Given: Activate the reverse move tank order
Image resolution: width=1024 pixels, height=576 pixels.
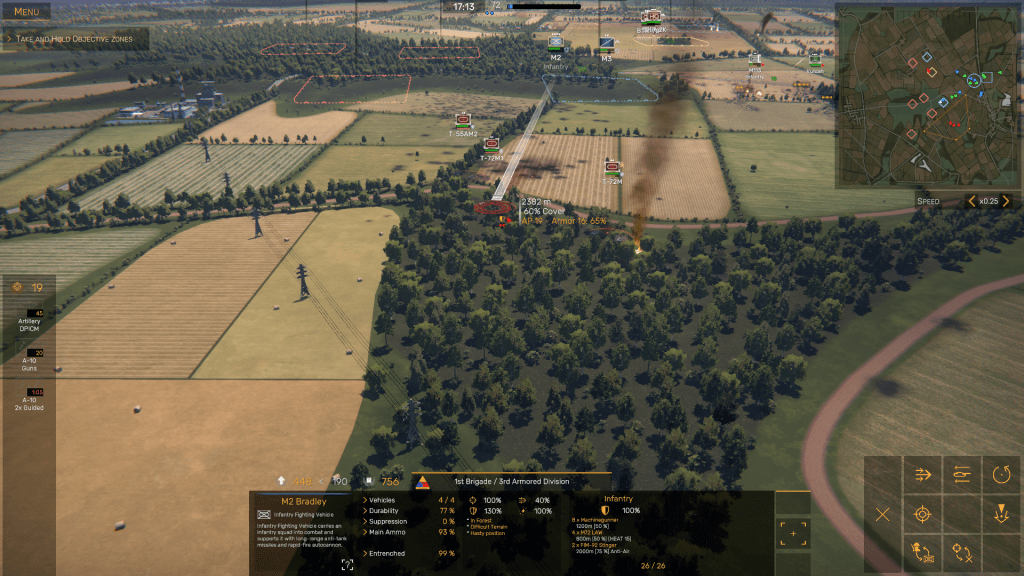Looking at the screenshot, I should coord(962,475).
